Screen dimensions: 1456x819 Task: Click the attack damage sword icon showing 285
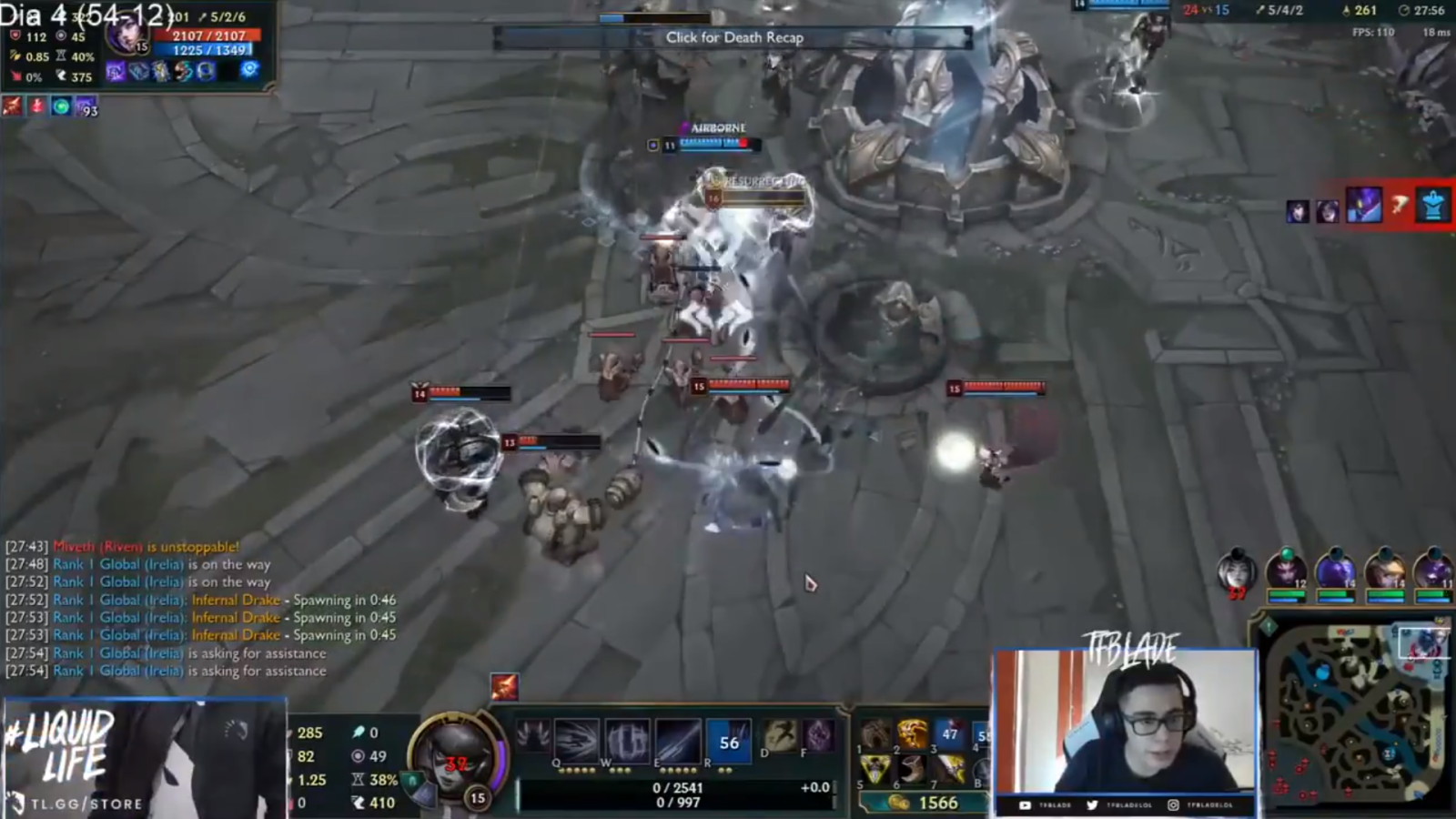click(293, 731)
